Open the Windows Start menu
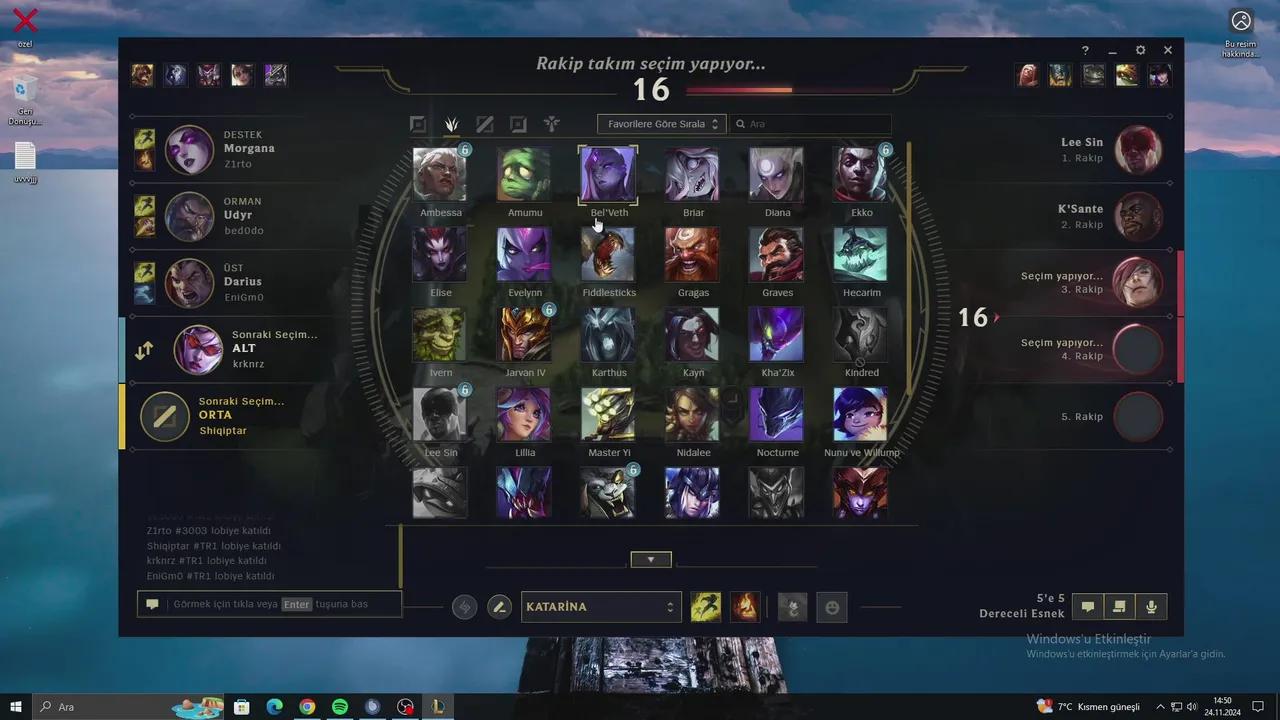Image resolution: width=1280 pixels, height=720 pixels. [15, 707]
